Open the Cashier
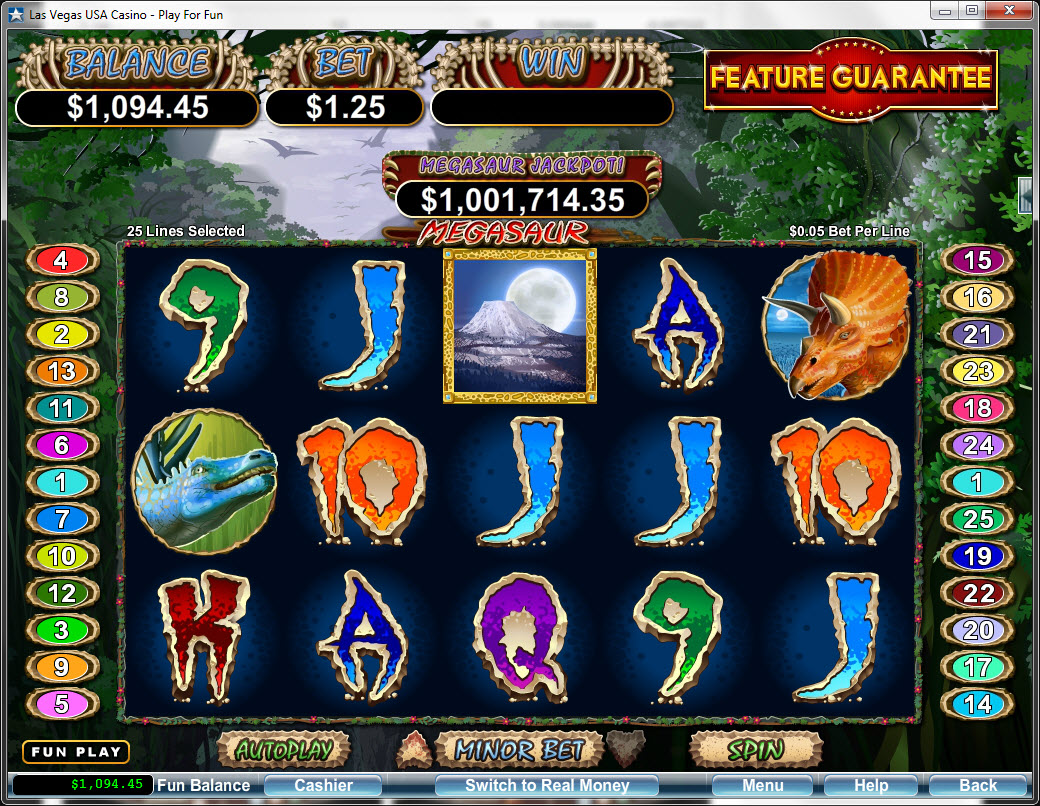 click(x=323, y=785)
